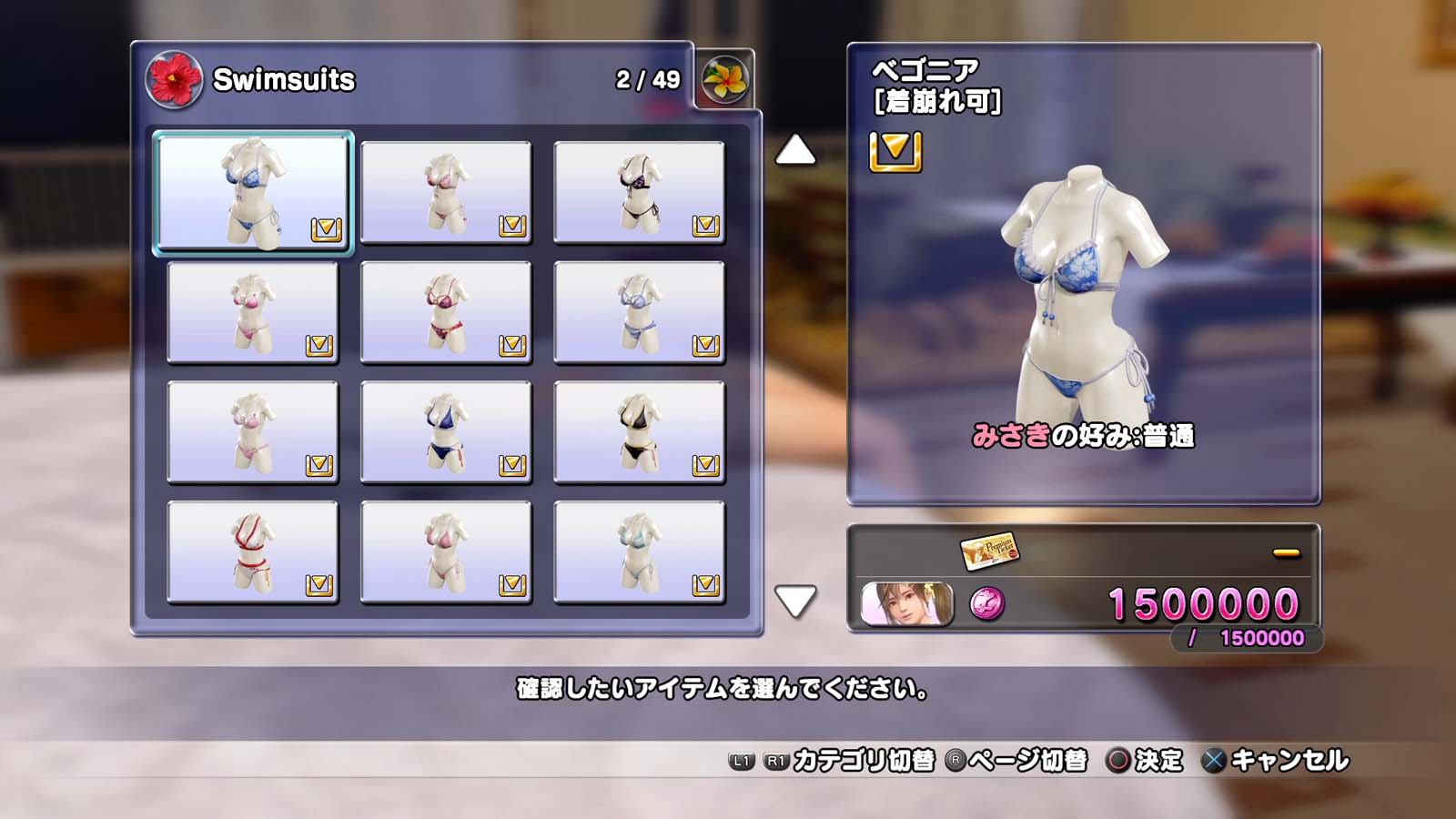
Task: Click the Misaki character portrait
Action: pyautogui.click(x=906, y=603)
